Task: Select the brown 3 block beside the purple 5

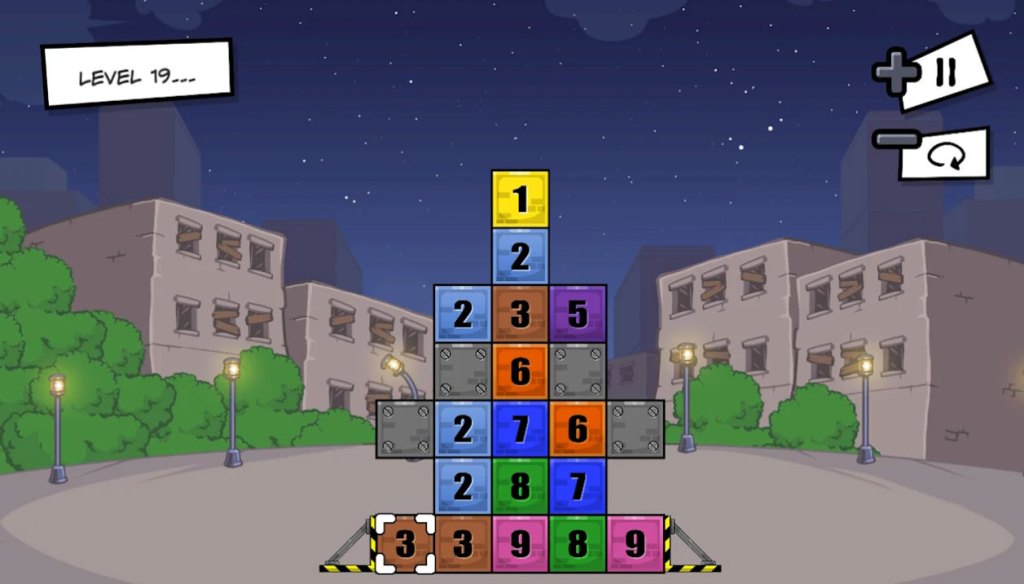Action: tap(520, 313)
